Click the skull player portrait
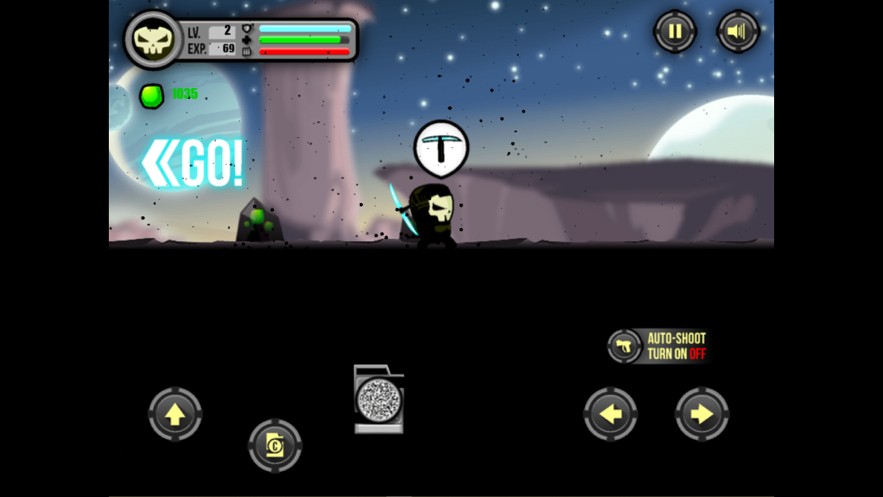The height and width of the screenshot is (497, 883). [153, 40]
